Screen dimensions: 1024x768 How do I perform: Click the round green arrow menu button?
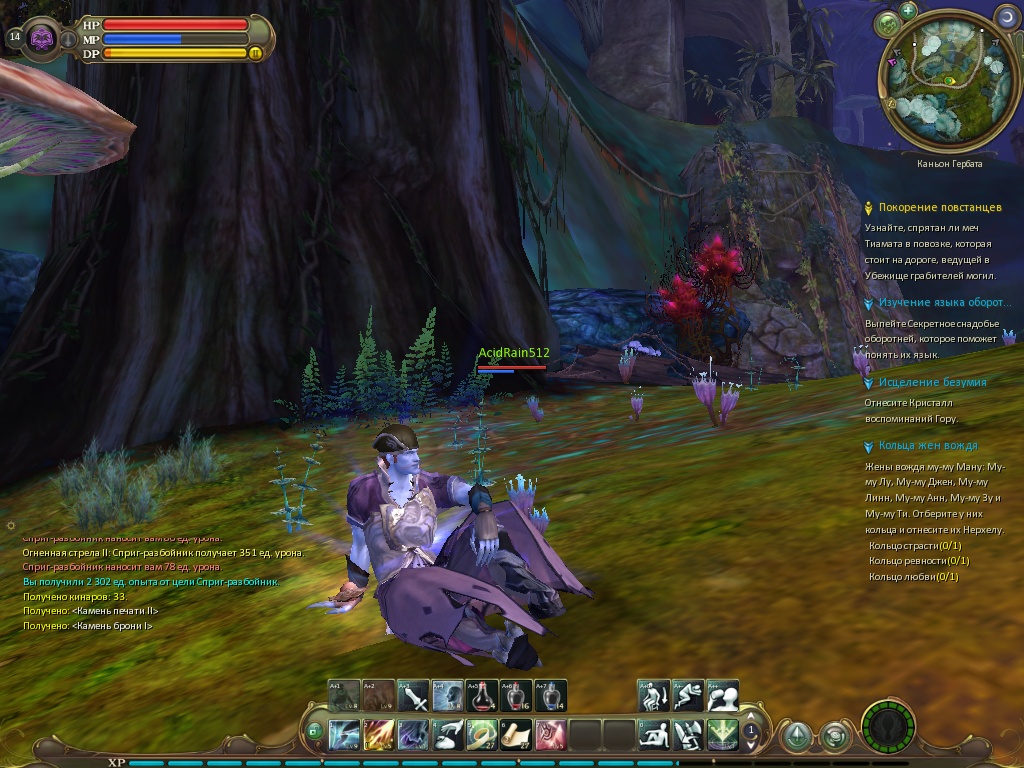pos(796,737)
